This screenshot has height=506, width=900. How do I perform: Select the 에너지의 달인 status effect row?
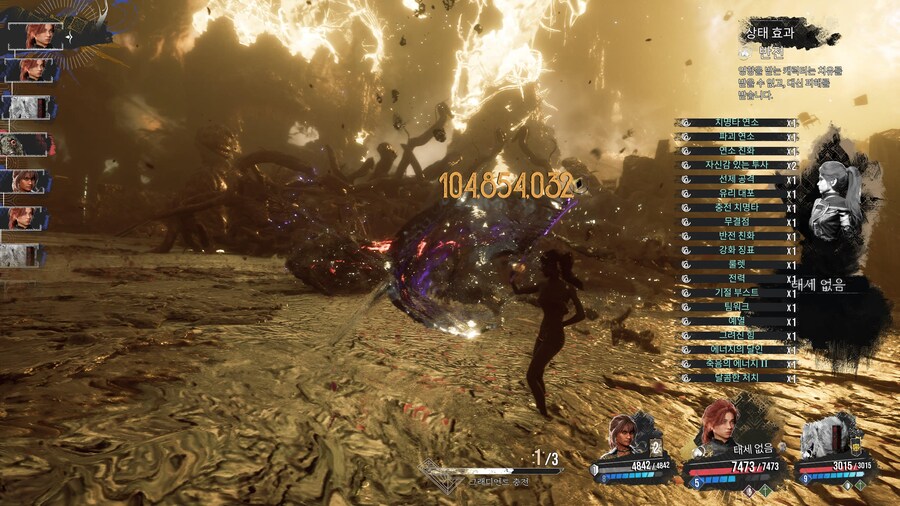(737, 349)
